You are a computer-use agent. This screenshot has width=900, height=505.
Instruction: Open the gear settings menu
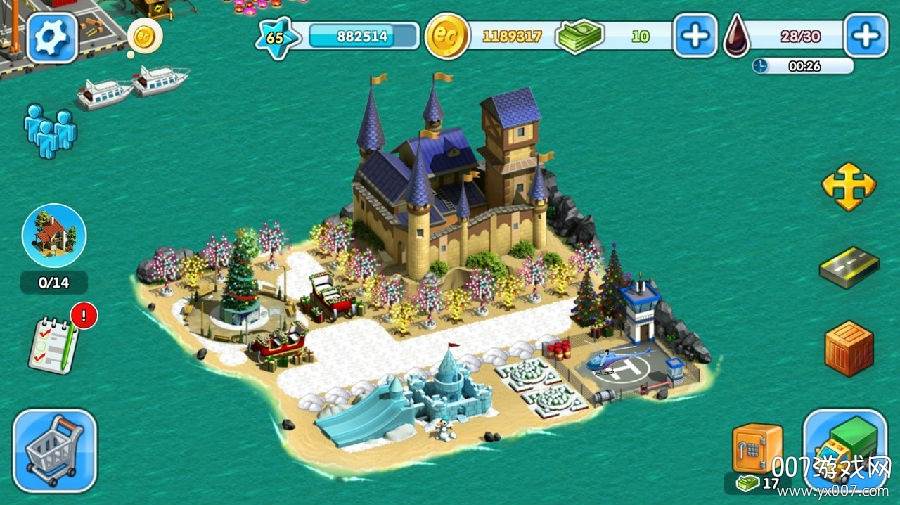click(x=52, y=37)
